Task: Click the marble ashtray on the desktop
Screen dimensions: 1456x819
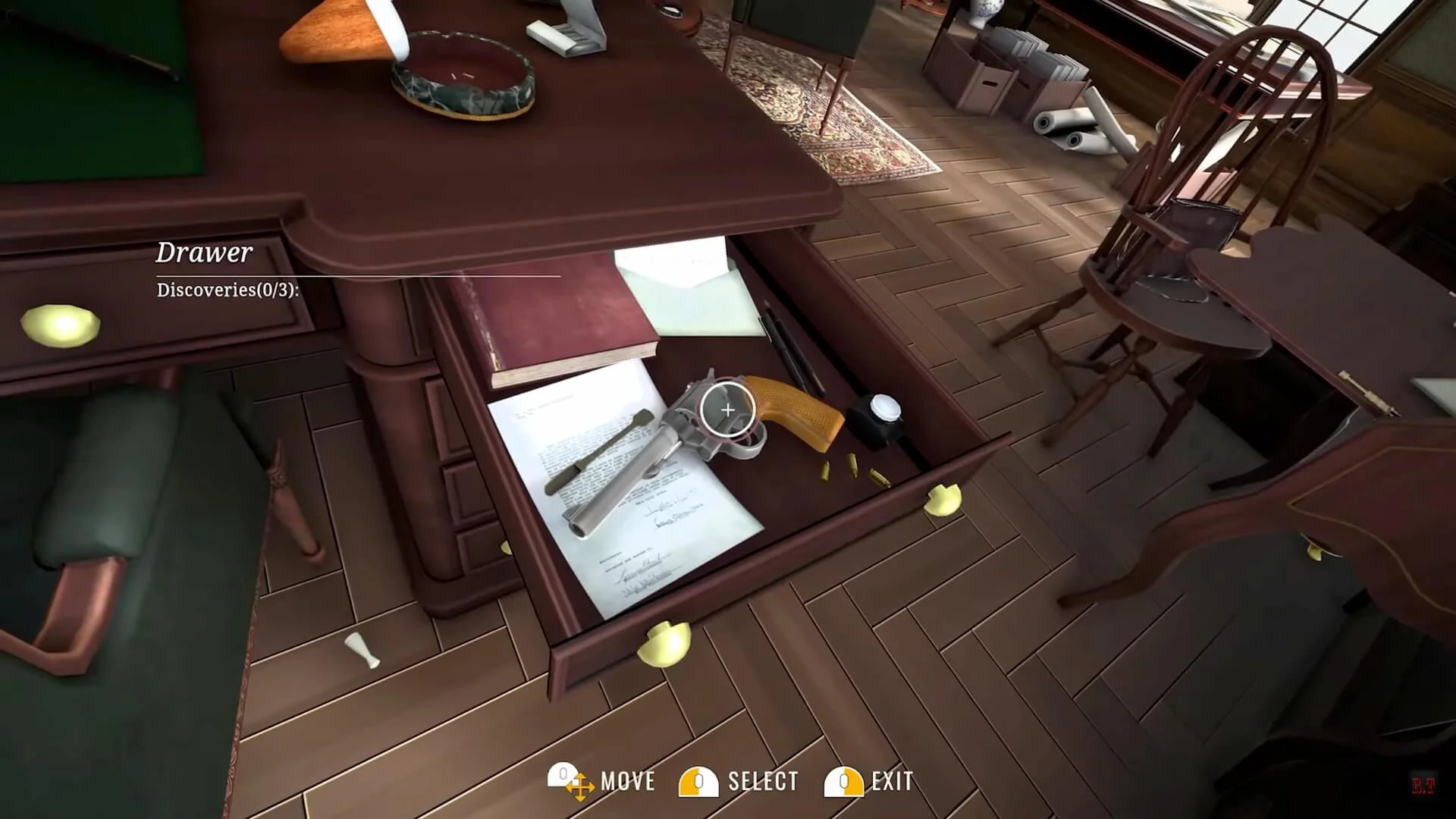Action: pyautogui.click(x=463, y=76)
